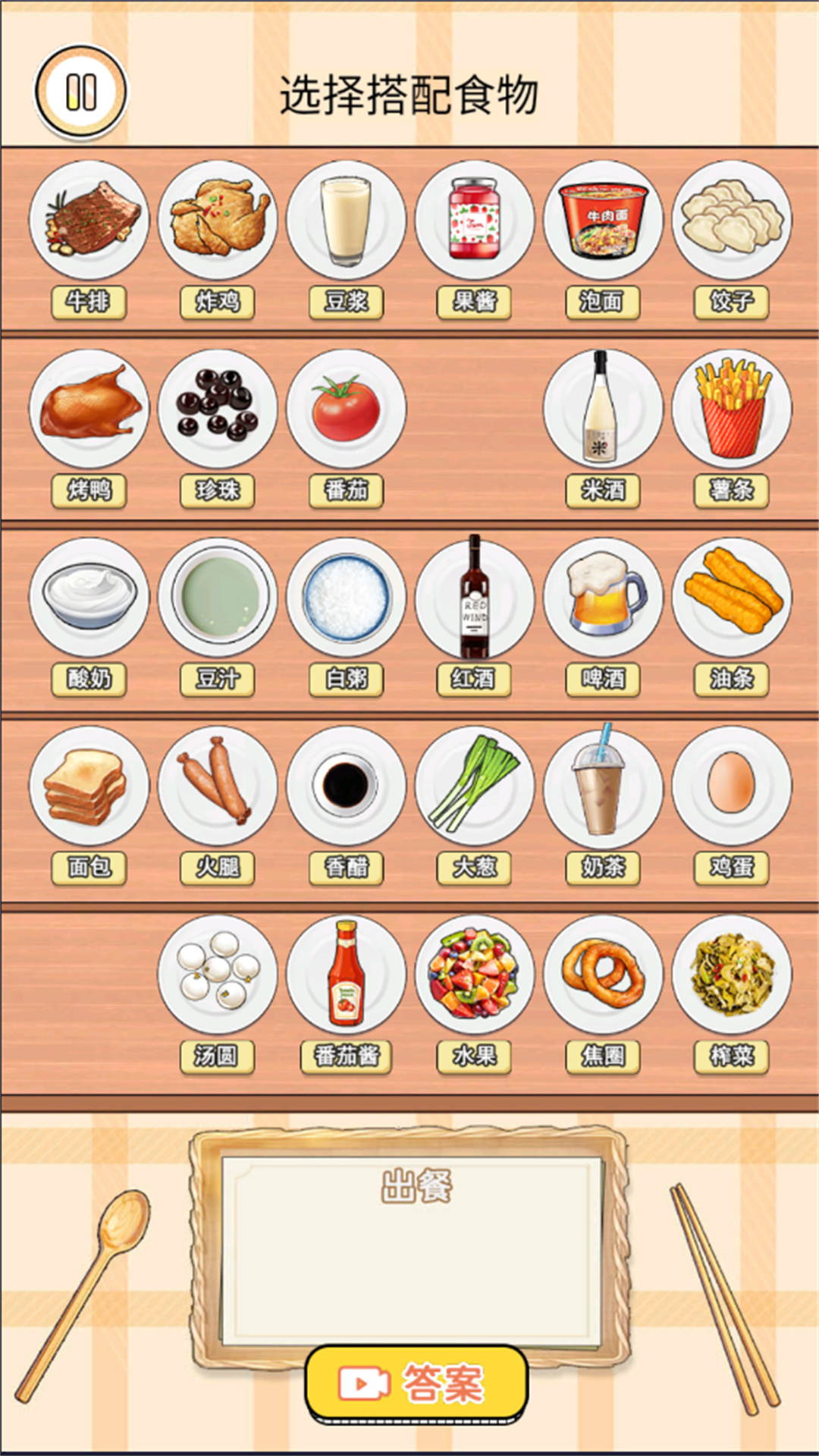Image resolution: width=819 pixels, height=1456 pixels.
Task: Choose the 番茄酱 ketchup bottle
Action: click(346, 975)
